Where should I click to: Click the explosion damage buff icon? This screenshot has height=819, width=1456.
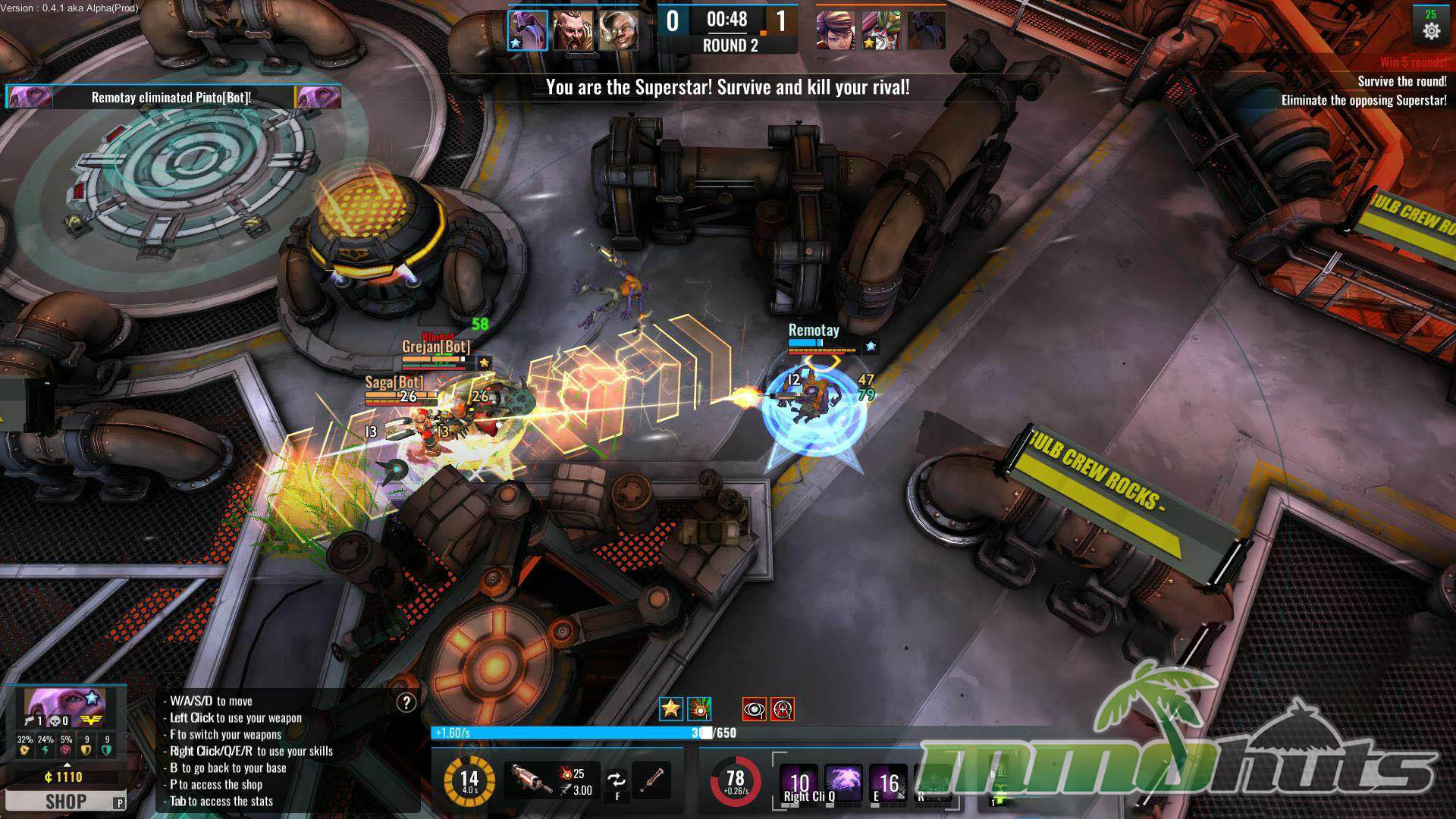[699, 709]
